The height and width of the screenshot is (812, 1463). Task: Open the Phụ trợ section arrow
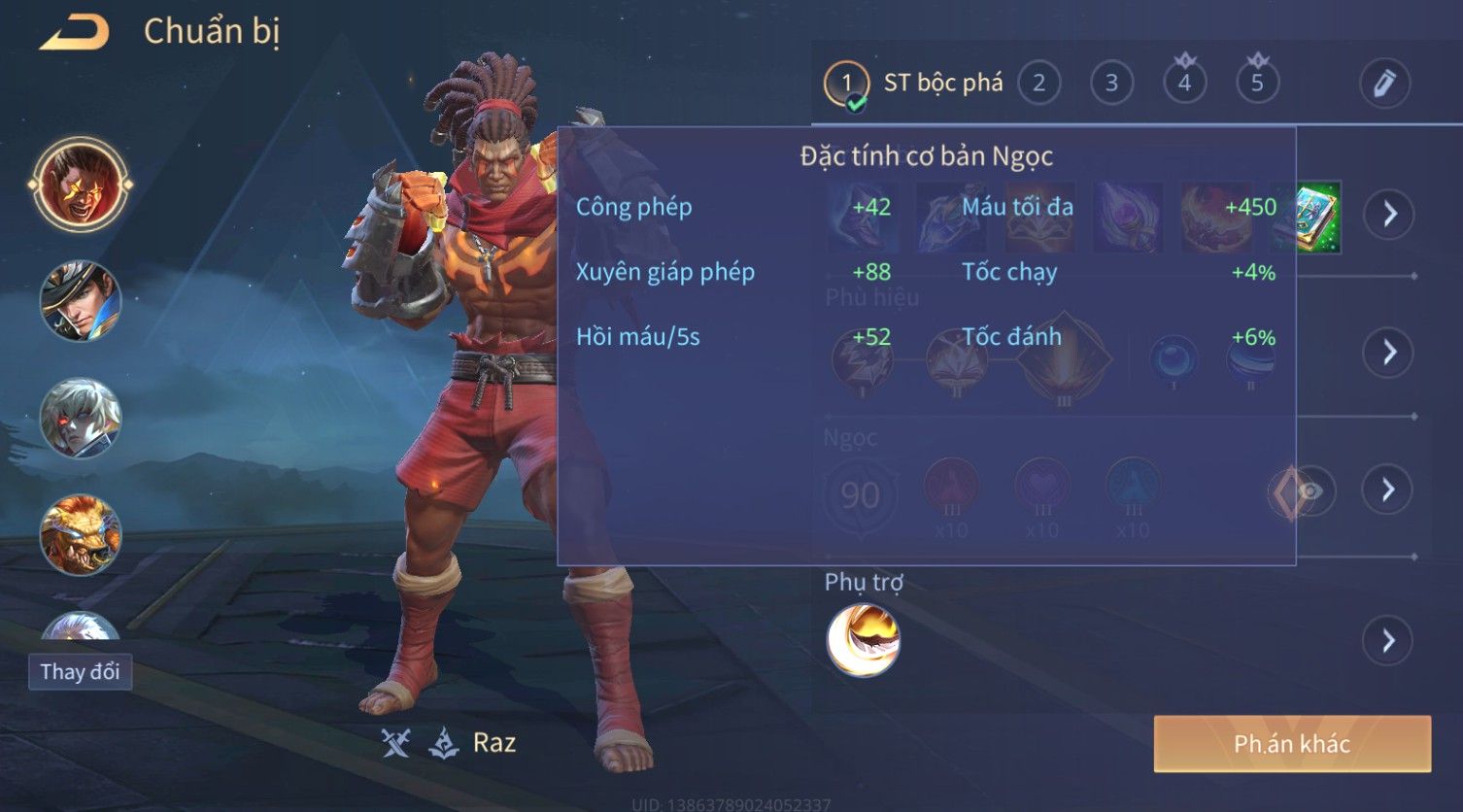pos(1388,641)
